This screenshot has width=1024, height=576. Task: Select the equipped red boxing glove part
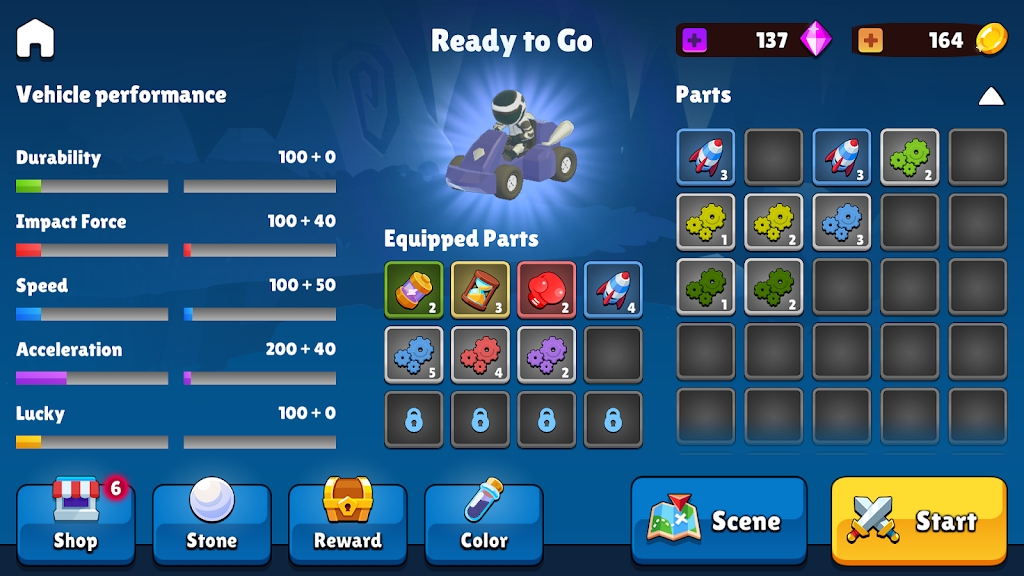coord(546,290)
